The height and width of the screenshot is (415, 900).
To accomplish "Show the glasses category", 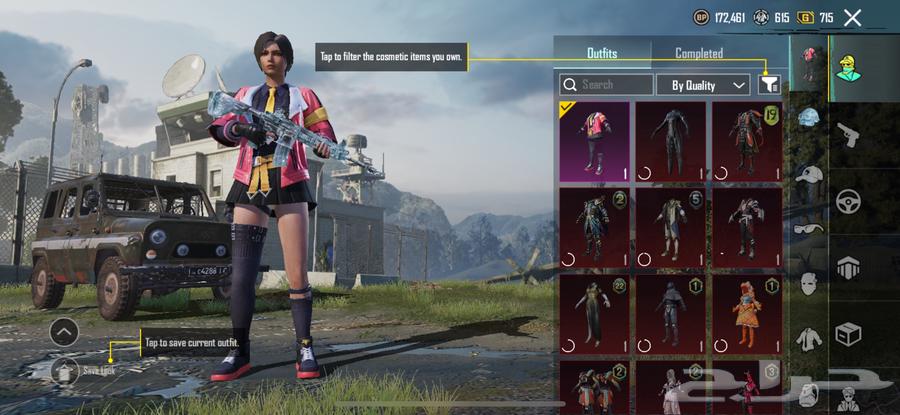I will pos(809,229).
